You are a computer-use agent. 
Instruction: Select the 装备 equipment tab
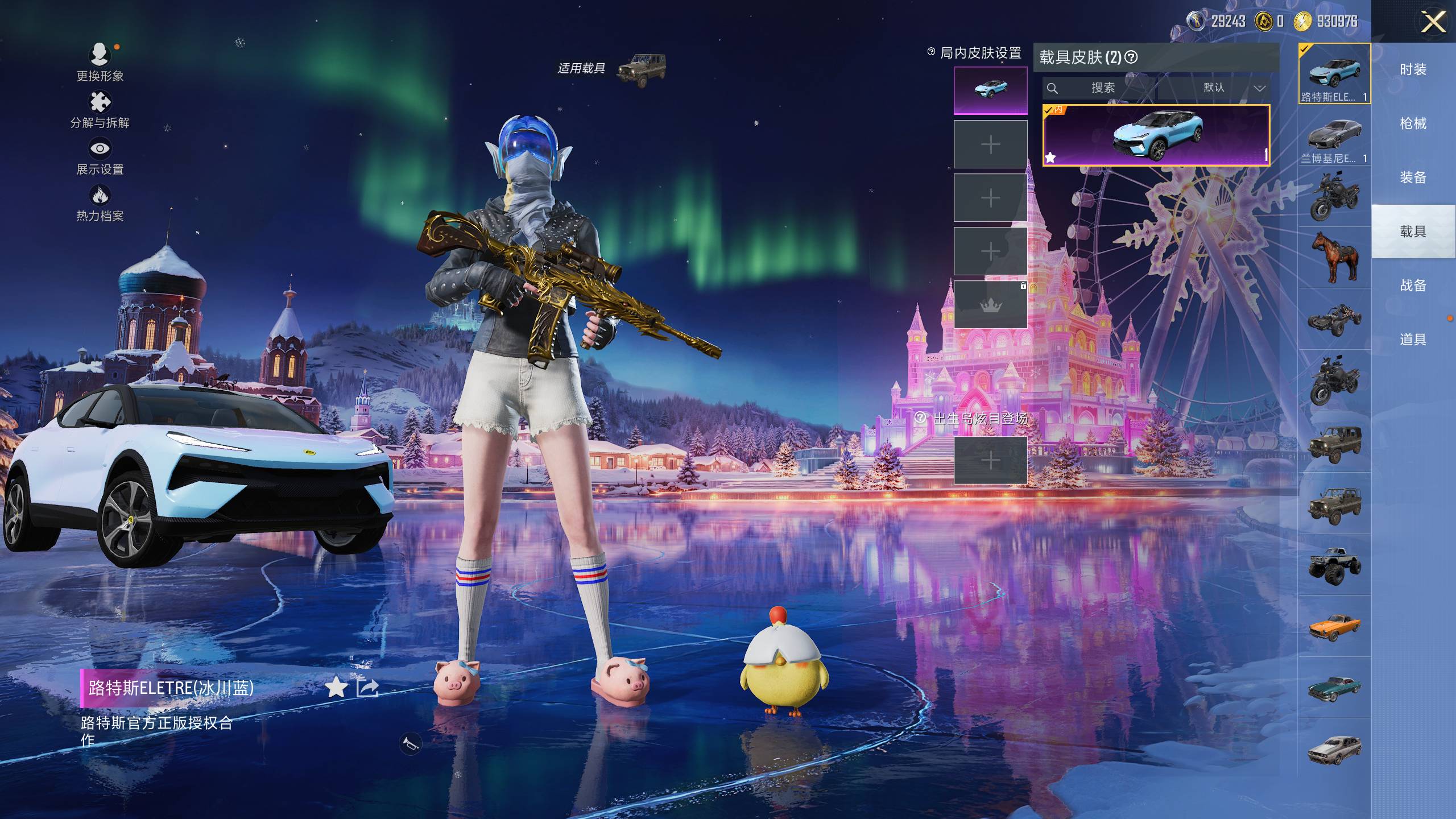click(x=1413, y=177)
